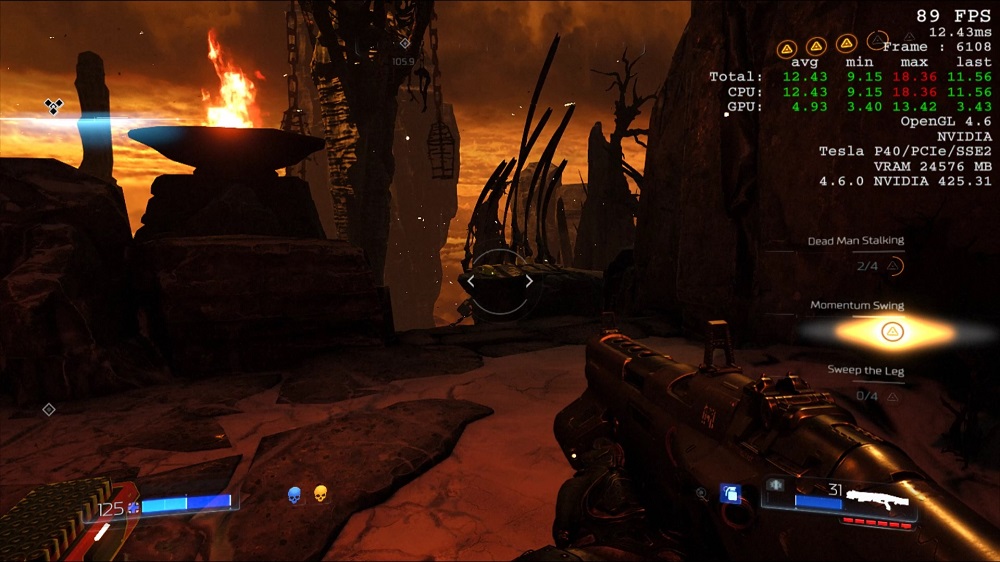Click the glowing Momentum Swing challenge icon
The height and width of the screenshot is (562, 1000).
(892, 332)
